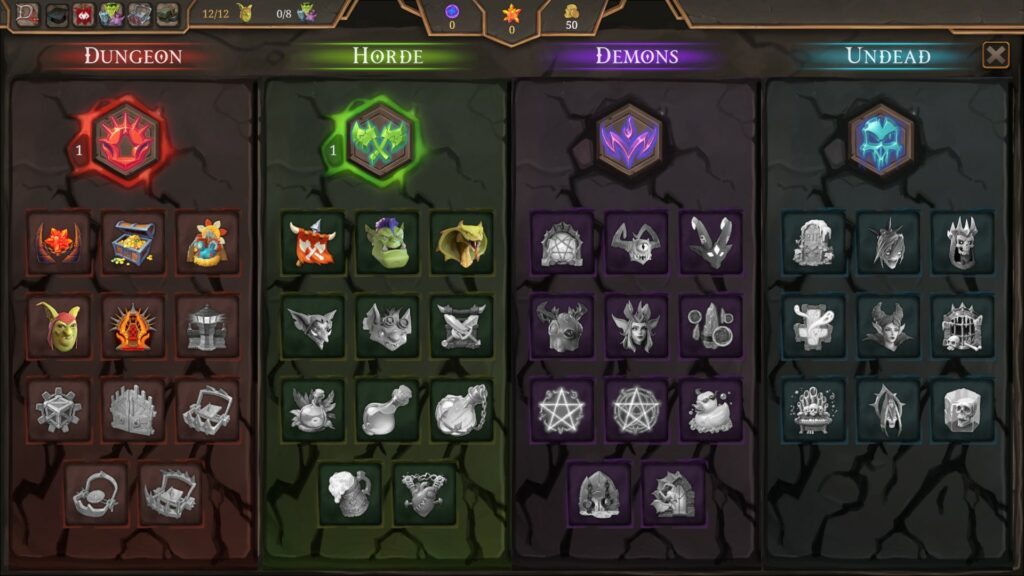Choose the chained potion flask Horde research
The height and width of the screenshot is (576, 1024).
pos(461,409)
